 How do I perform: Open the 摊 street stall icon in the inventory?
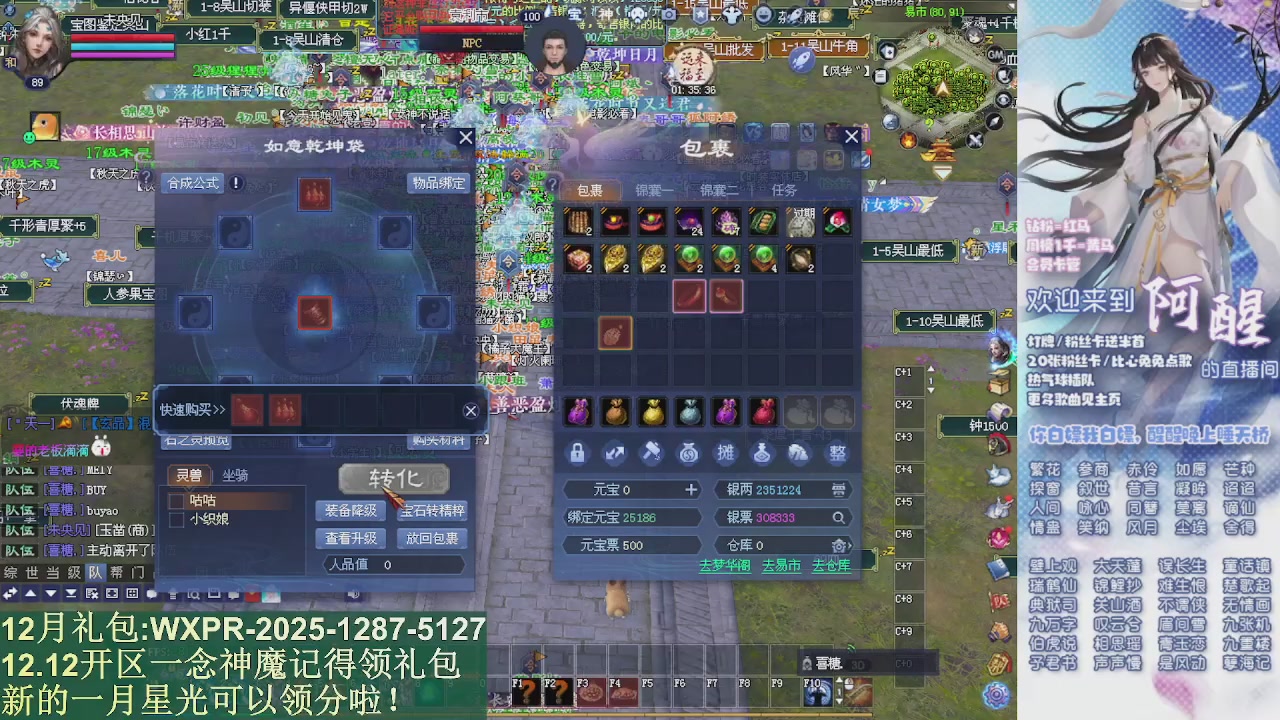[725, 452]
